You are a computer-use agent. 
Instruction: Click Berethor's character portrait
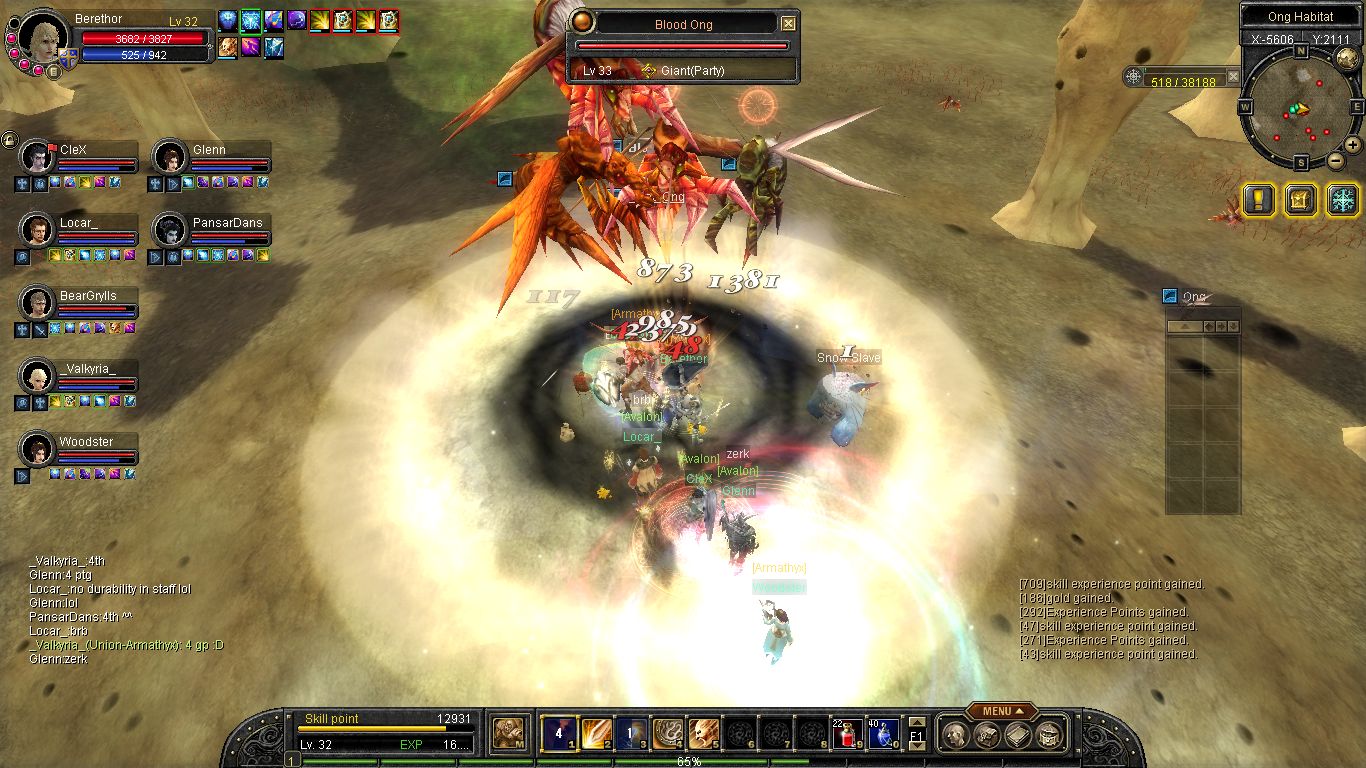43,38
